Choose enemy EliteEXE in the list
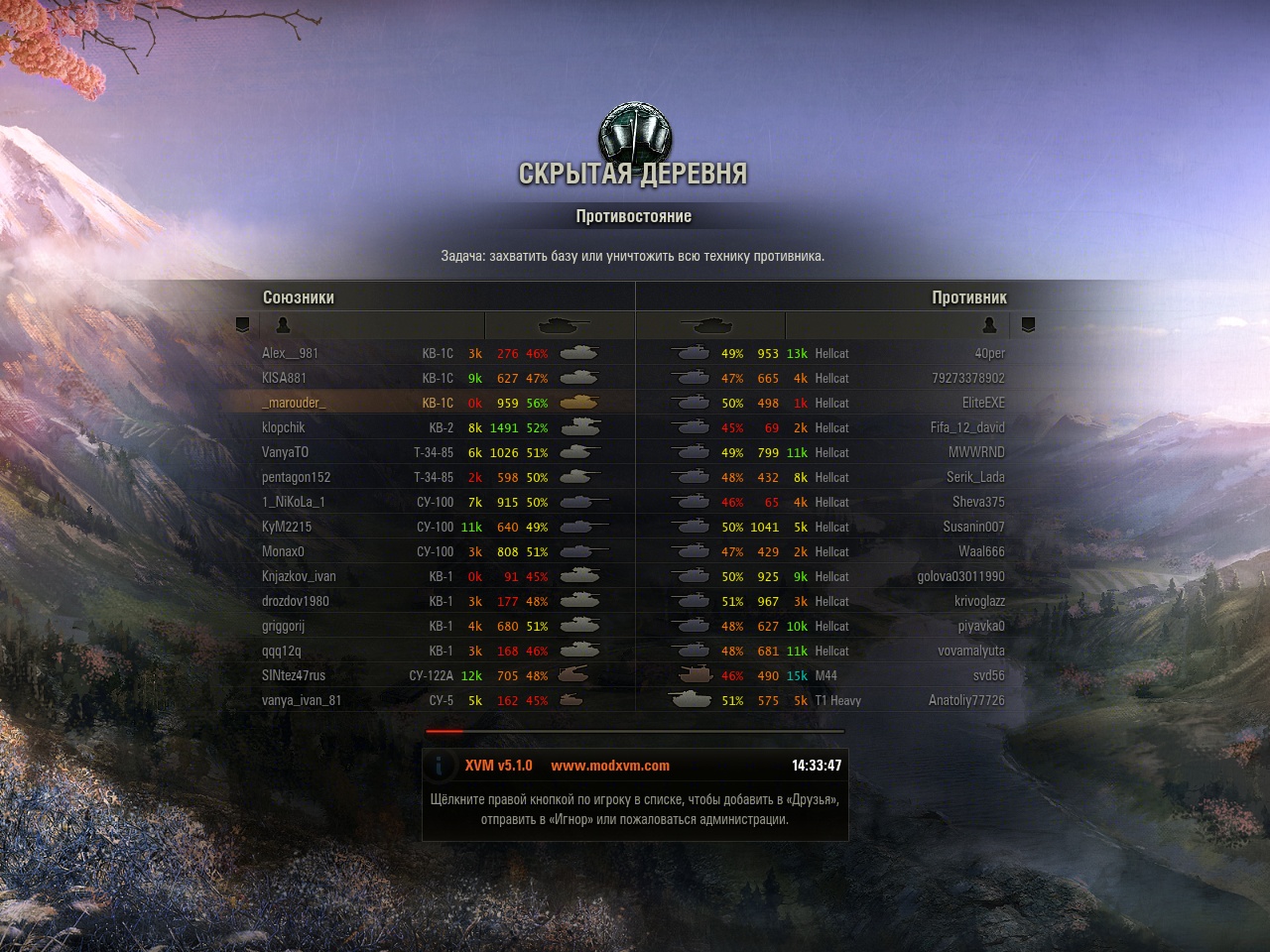Screen dimensions: 1270x952 983,404
